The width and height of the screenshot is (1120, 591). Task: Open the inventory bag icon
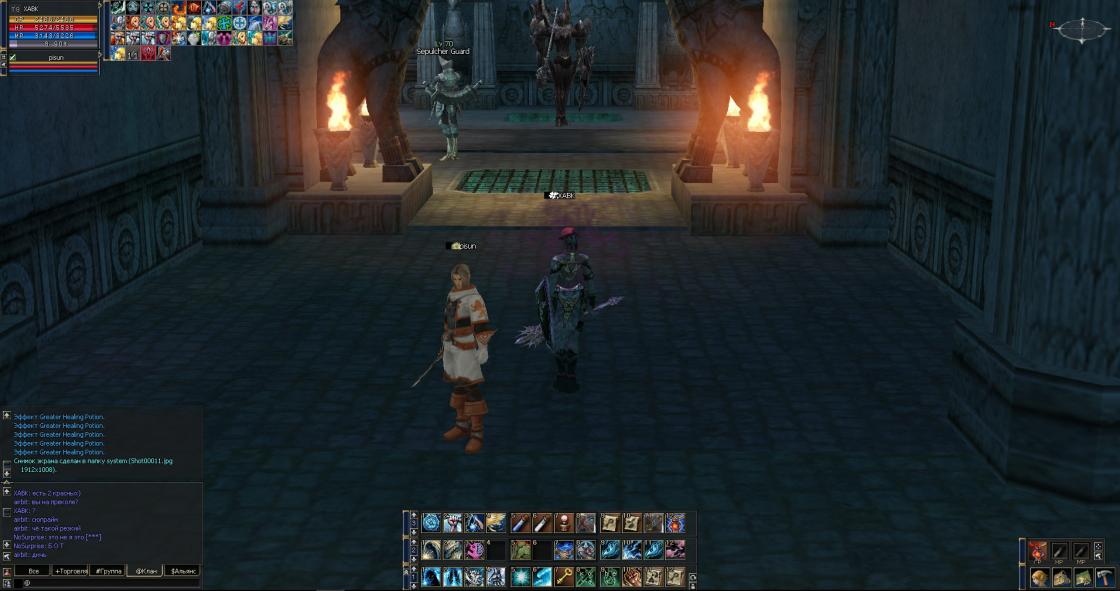[x=1062, y=577]
